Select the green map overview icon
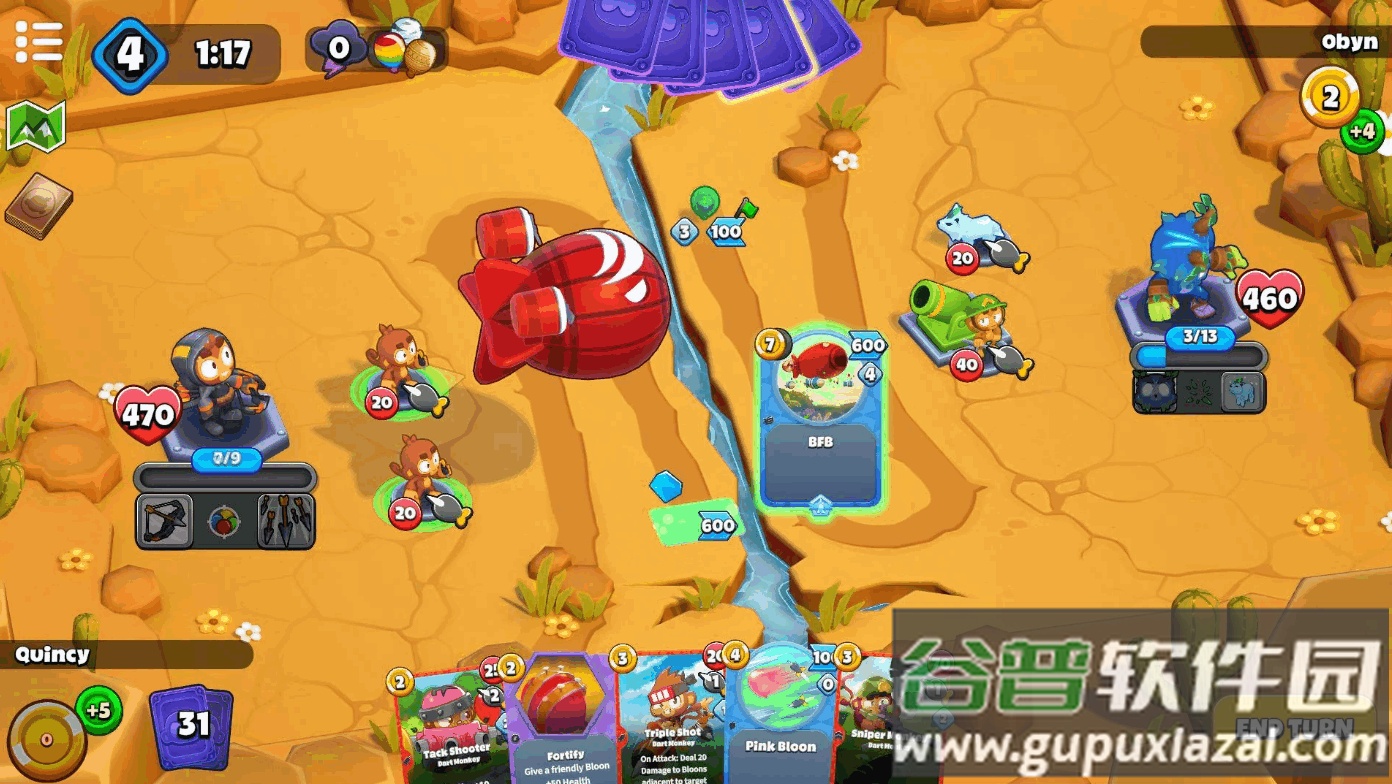Image resolution: width=1392 pixels, height=784 pixels. (36, 123)
